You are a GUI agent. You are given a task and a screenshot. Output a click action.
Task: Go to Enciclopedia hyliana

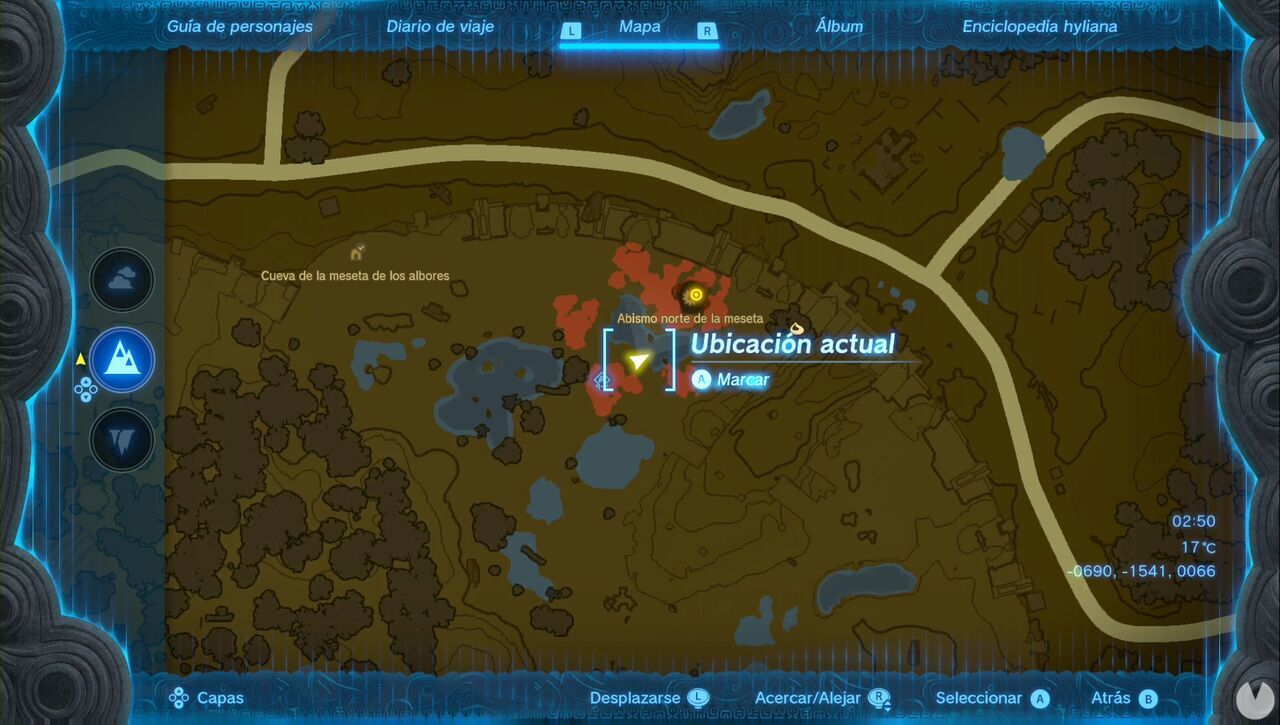(x=1040, y=27)
